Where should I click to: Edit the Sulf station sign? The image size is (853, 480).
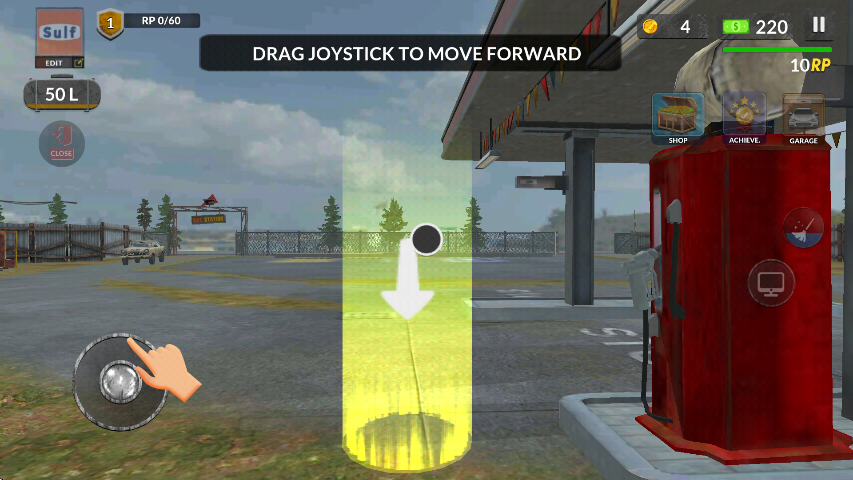click(60, 39)
